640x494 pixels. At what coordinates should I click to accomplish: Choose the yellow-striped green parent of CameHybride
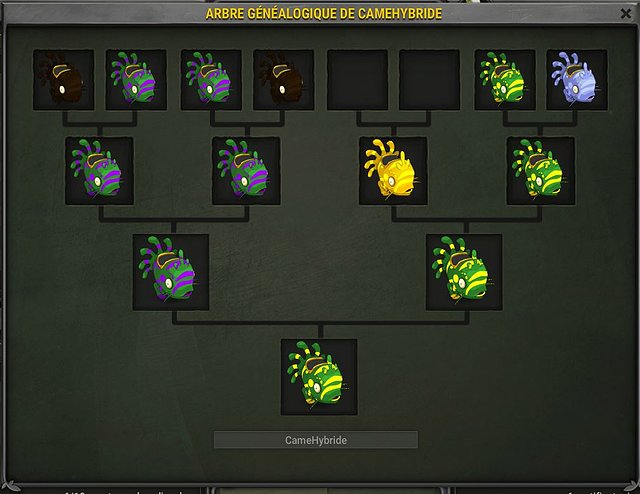click(464, 272)
